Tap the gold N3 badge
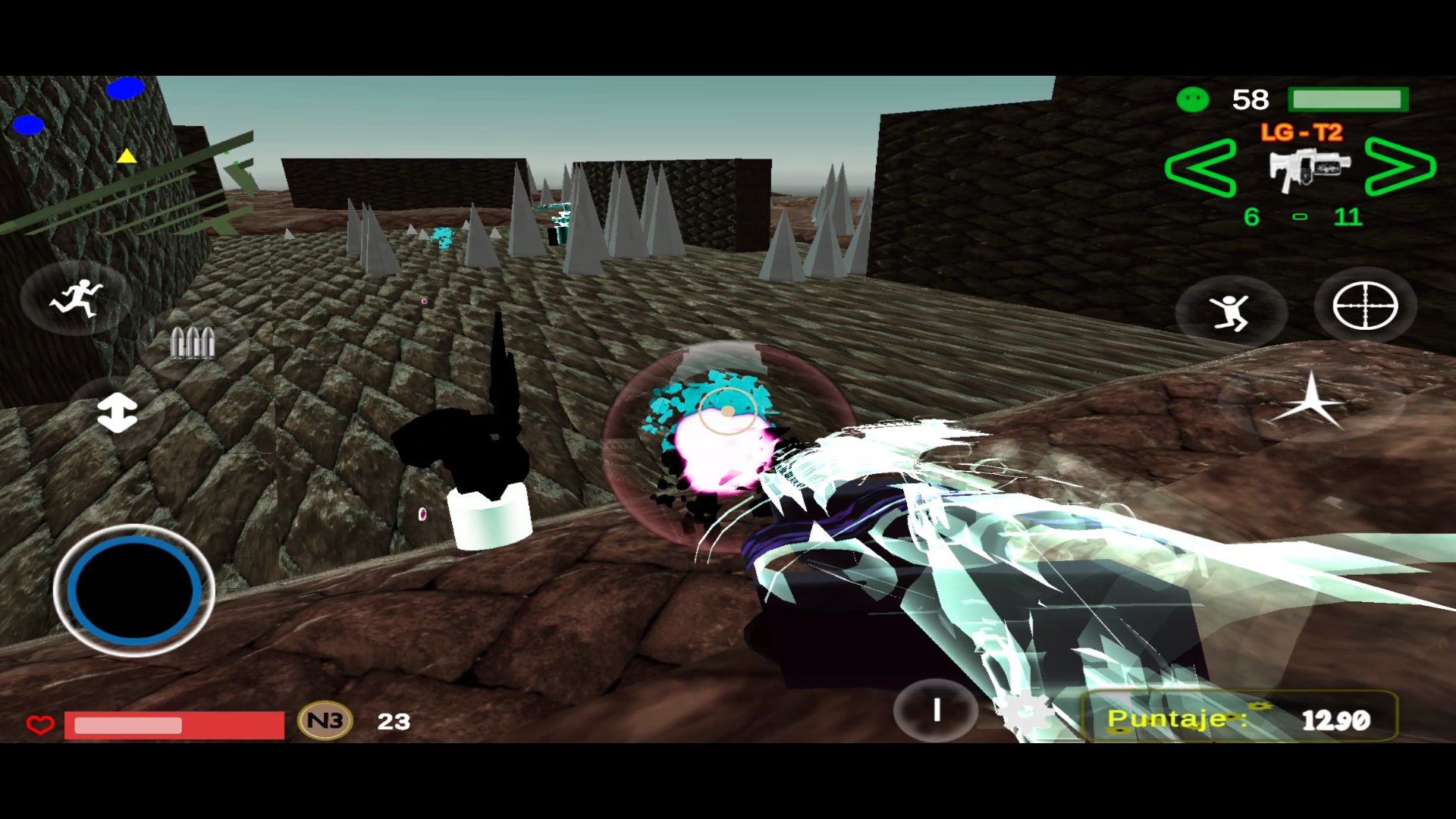The width and height of the screenshot is (1456, 819). (x=325, y=720)
